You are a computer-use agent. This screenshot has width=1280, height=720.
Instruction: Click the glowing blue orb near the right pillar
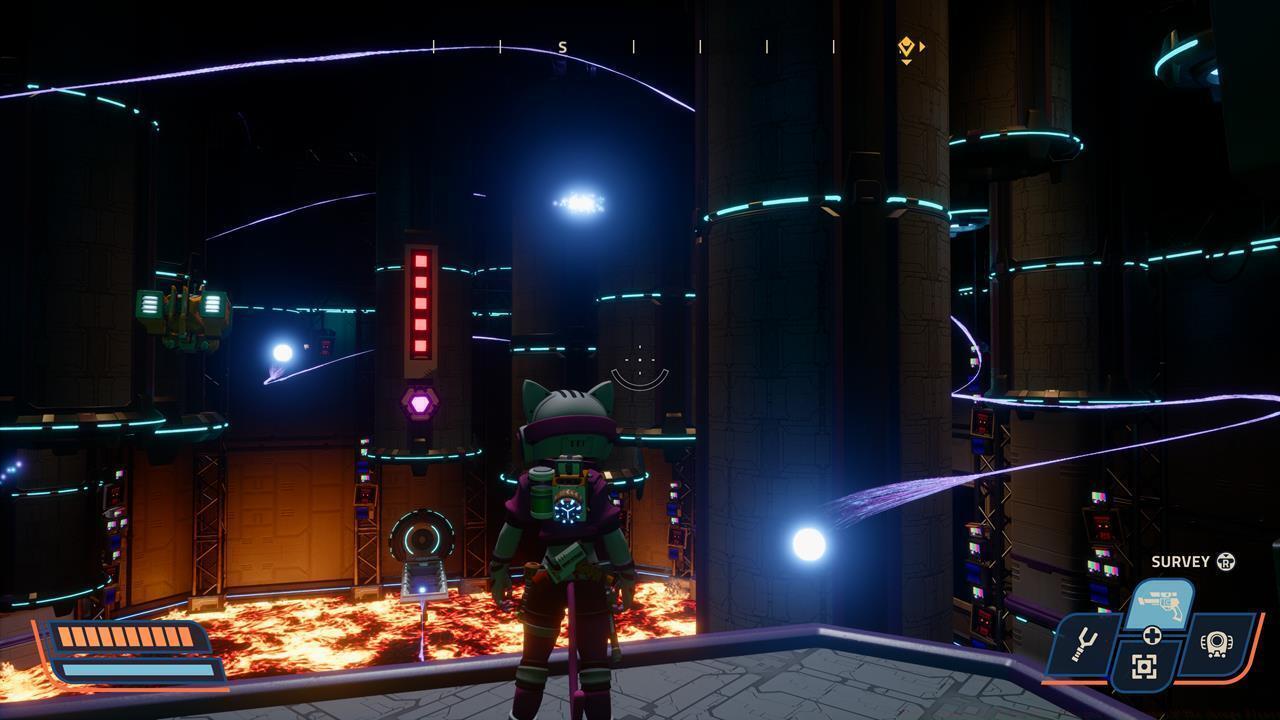[x=810, y=546]
